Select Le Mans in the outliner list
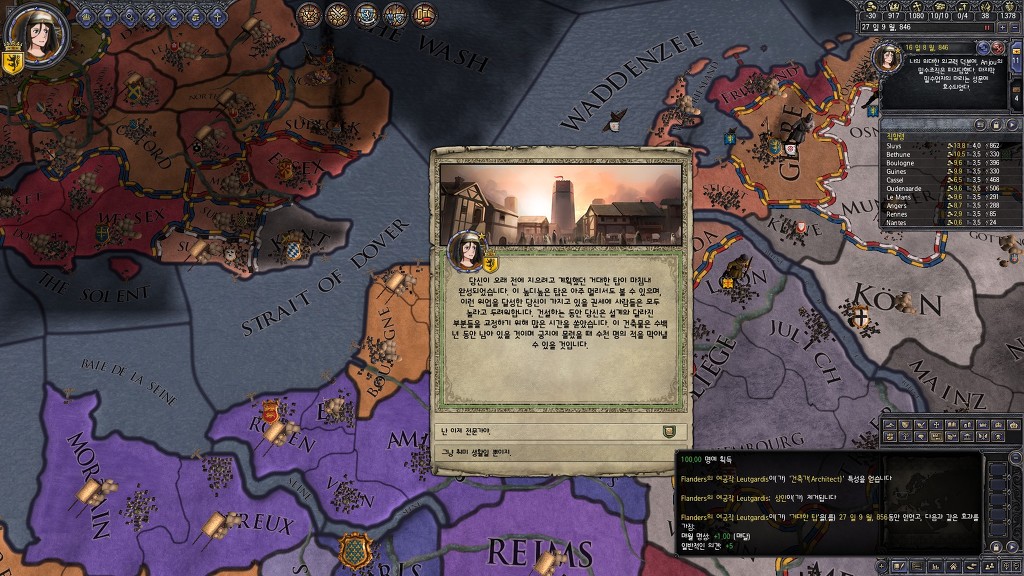The width and height of the screenshot is (1024, 576). [x=896, y=196]
